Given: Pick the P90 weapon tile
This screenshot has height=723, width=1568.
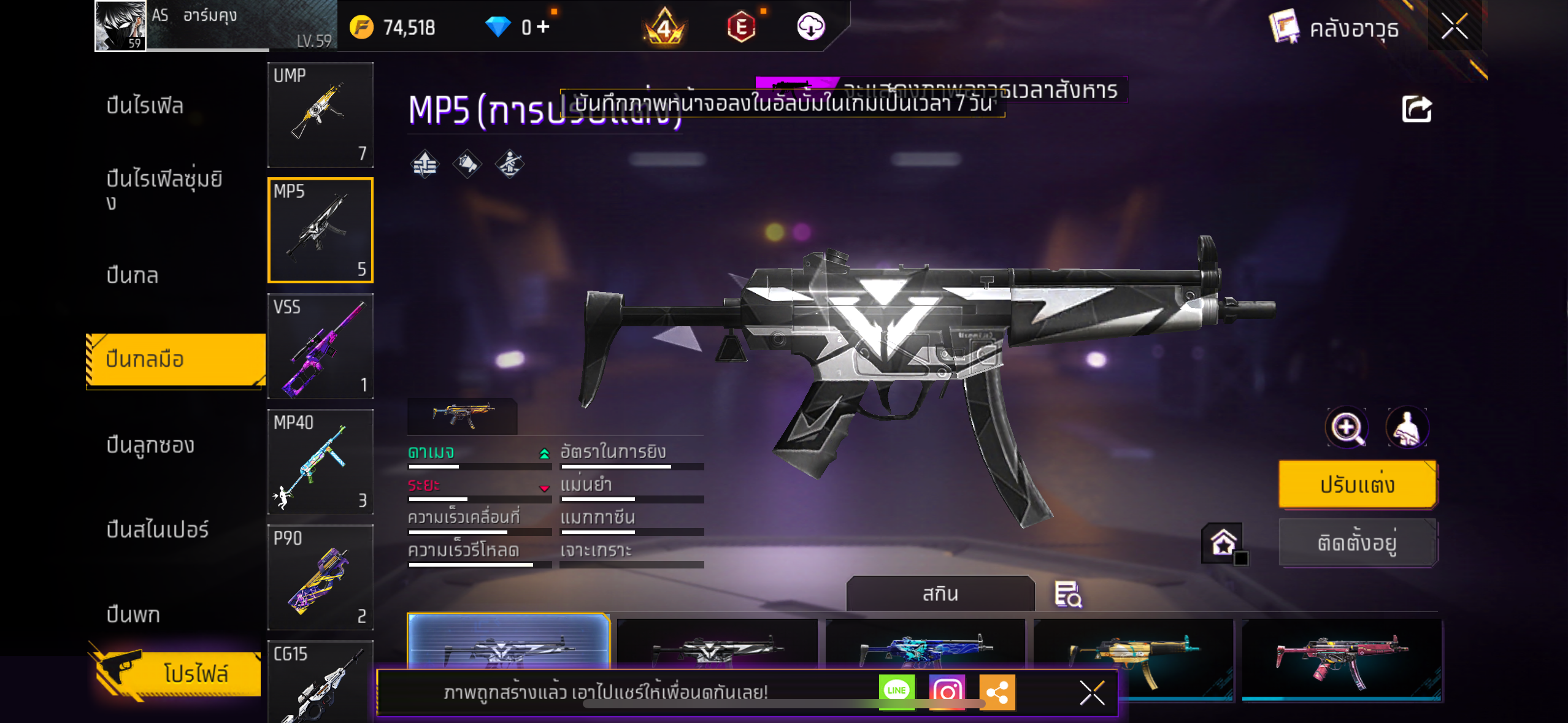Looking at the screenshot, I should point(320,577).
